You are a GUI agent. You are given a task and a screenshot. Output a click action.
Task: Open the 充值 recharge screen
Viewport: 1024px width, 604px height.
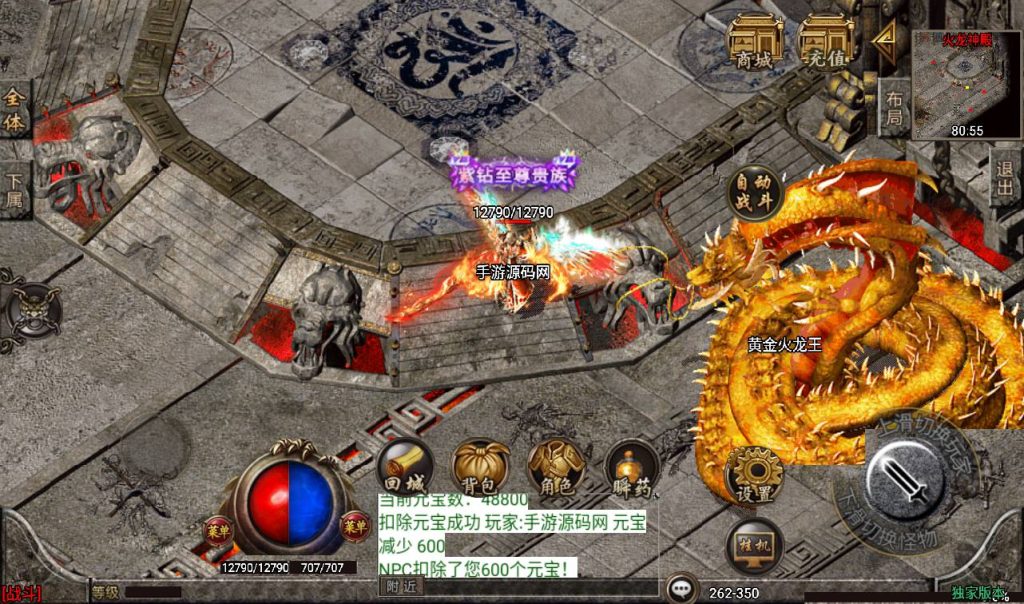click(x=826, y=43)
